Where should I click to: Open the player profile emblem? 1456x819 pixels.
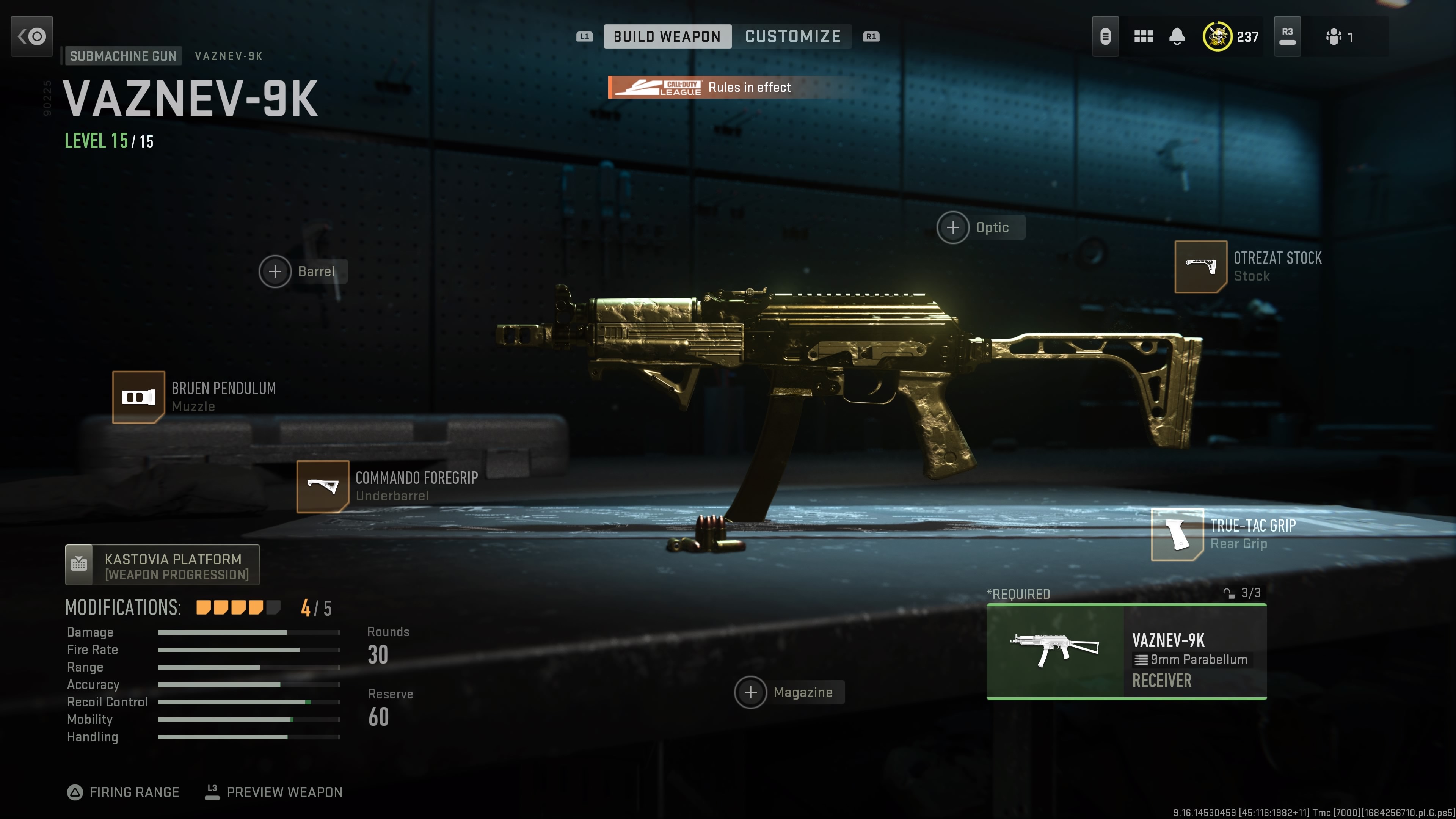tap(1218, 37)
